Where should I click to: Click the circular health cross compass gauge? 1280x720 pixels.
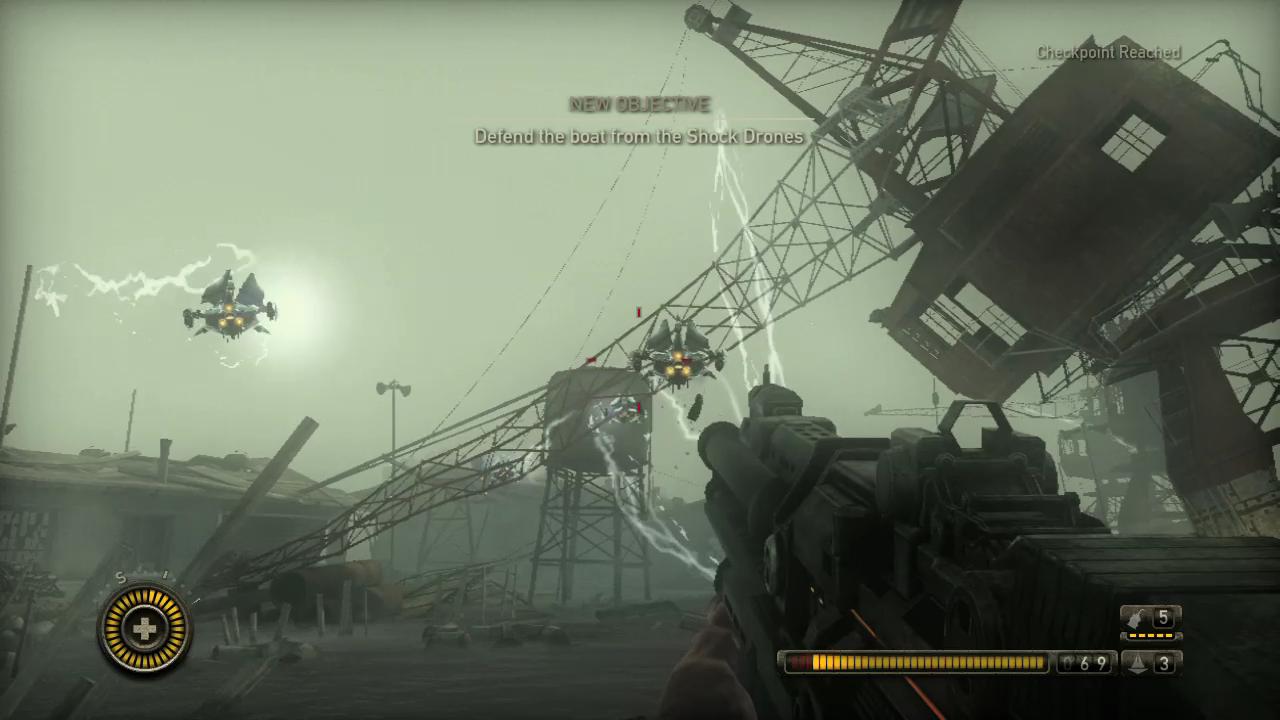click(x=145, y=629)
